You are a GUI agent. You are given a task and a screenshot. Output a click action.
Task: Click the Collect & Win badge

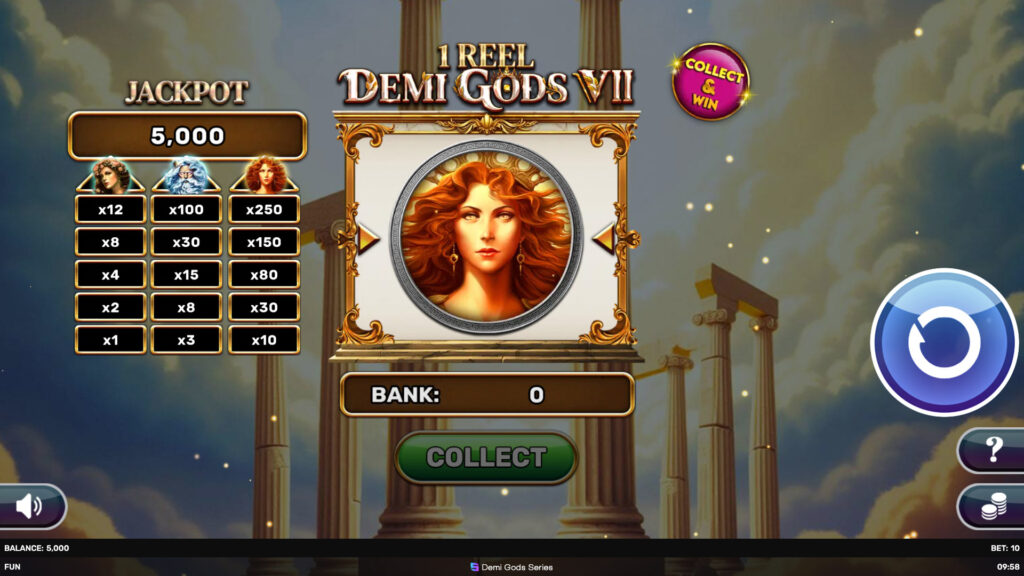pyautogui.click(x=711, y=82)
